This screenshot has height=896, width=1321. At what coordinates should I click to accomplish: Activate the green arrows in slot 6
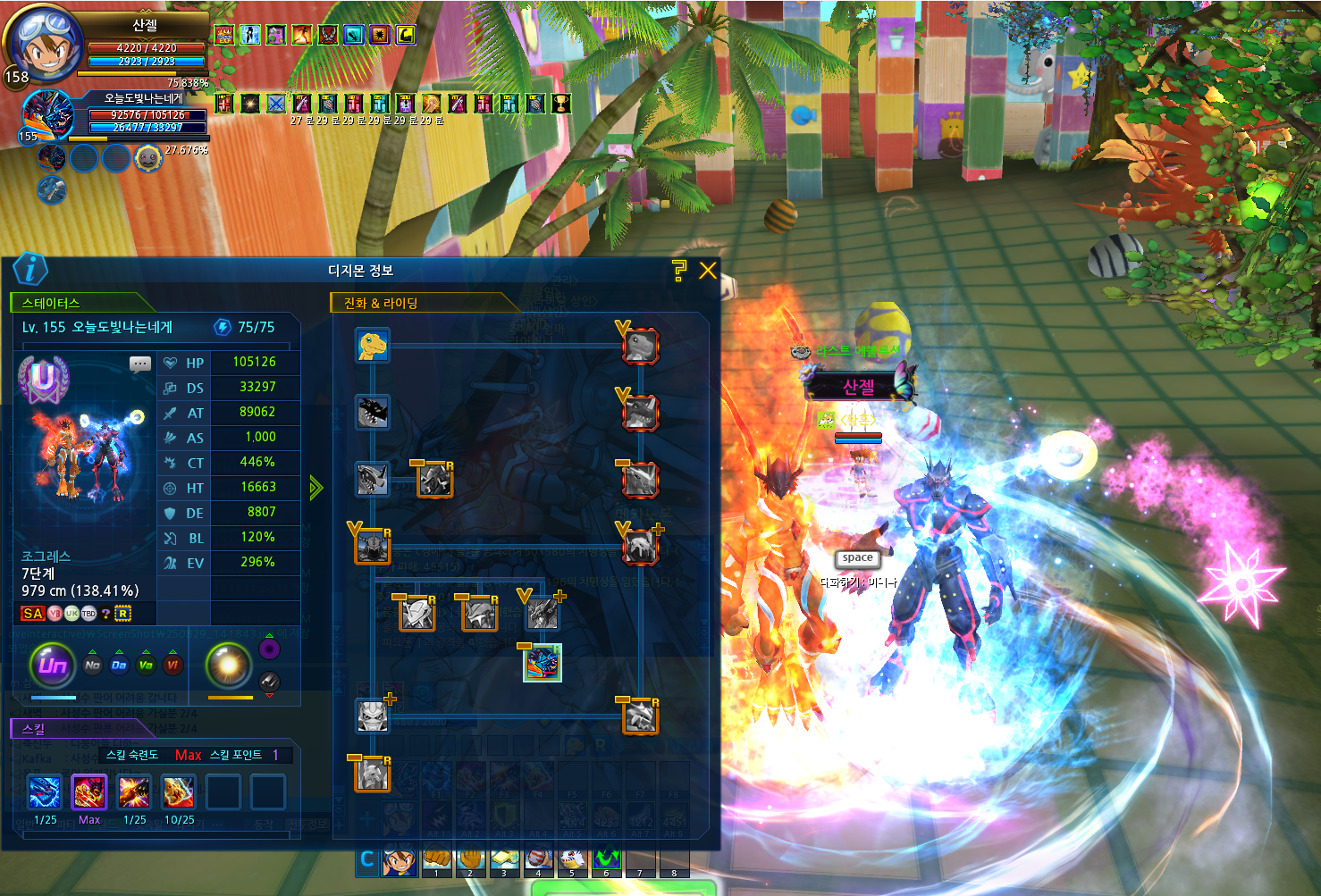[x=606, y=861]
